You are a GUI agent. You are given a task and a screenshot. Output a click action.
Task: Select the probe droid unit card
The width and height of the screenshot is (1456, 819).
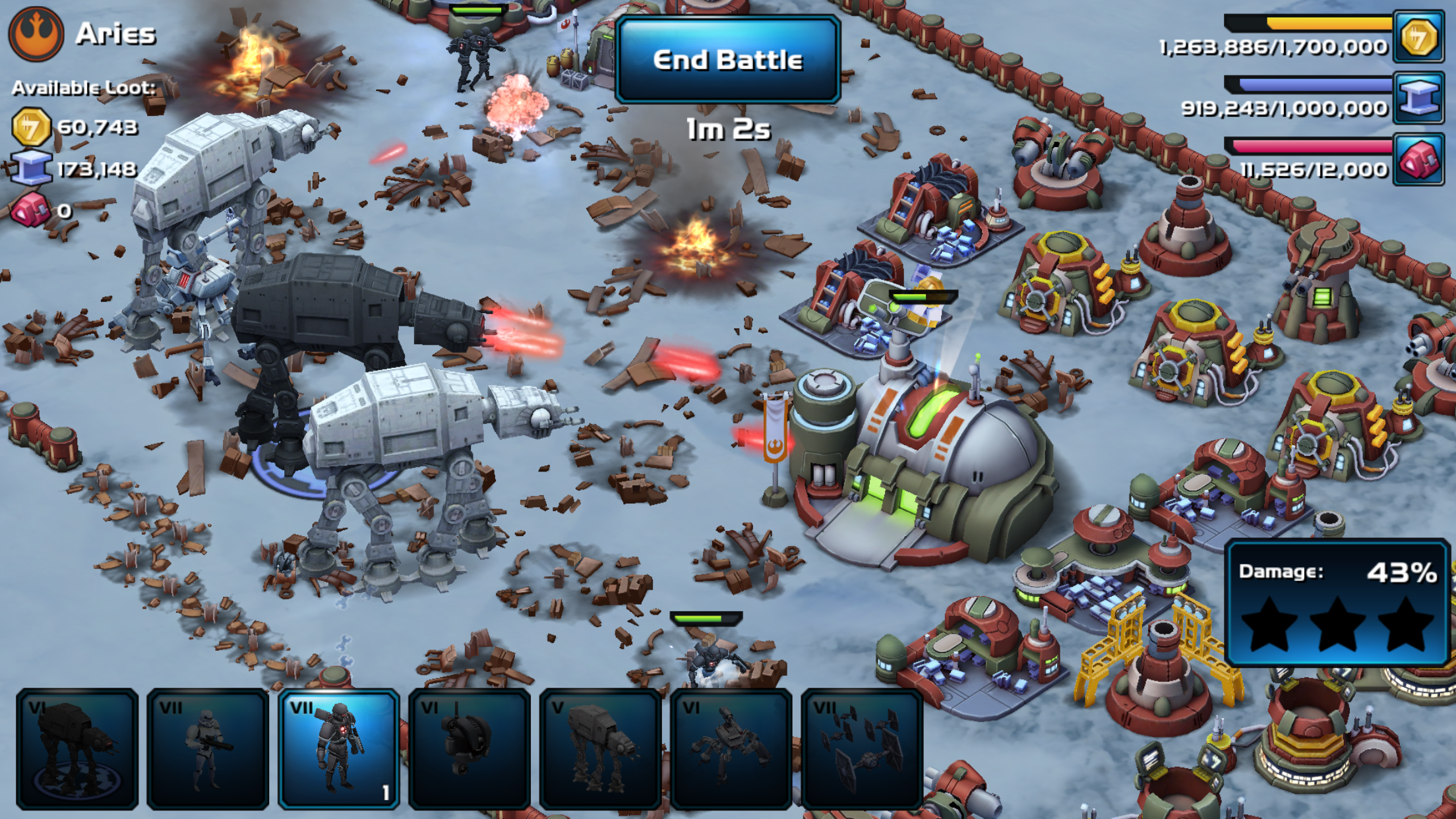(x=470, y=749)
